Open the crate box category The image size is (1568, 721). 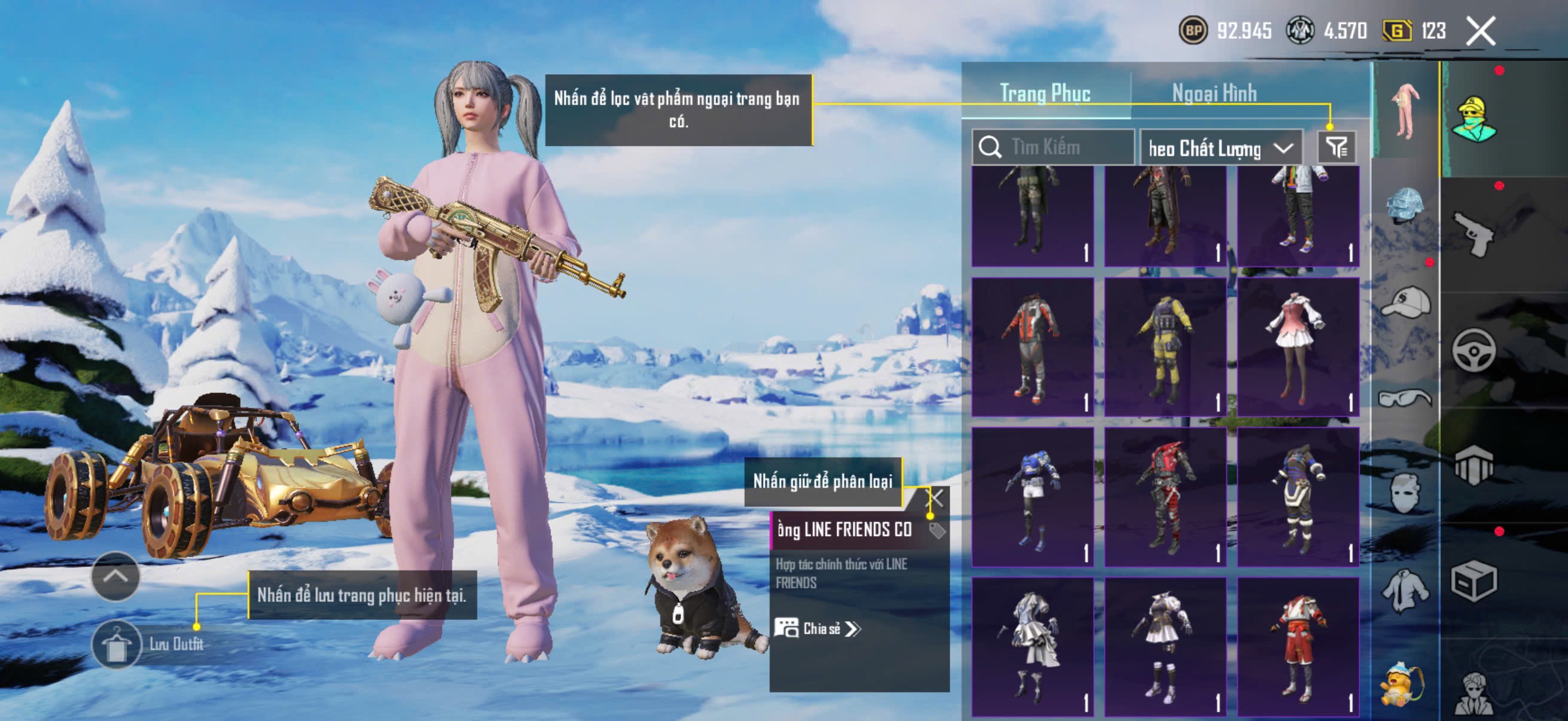pyautogui.click(x=1474, y=582)
